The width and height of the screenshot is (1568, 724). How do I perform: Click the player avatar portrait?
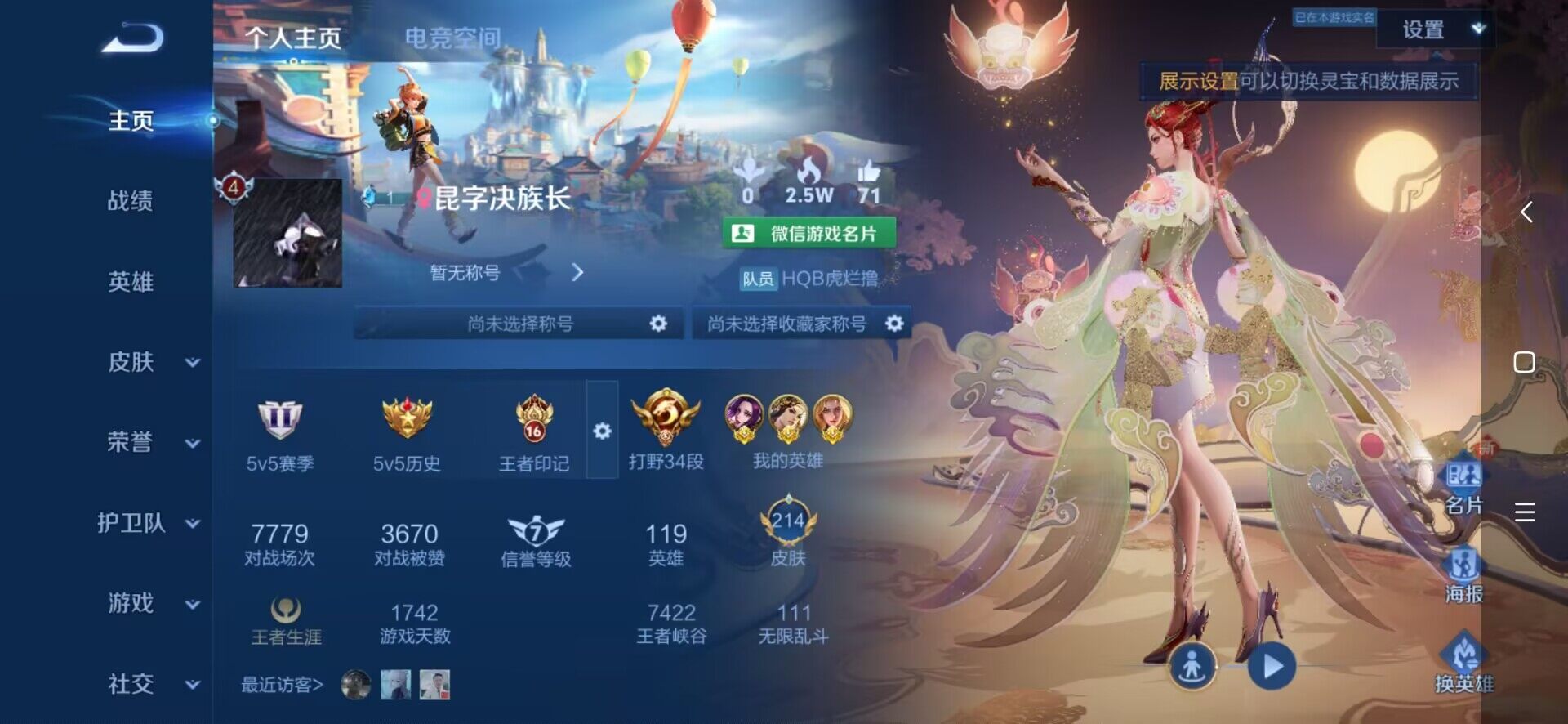click(287, 234)
